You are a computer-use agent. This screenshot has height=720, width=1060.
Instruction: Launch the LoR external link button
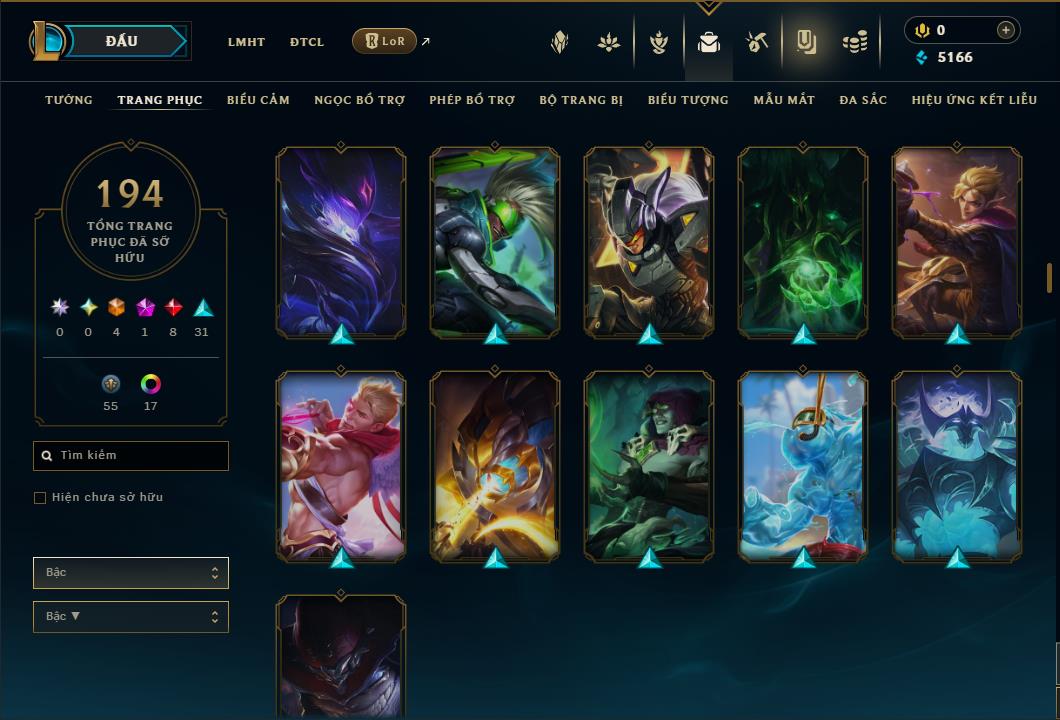pyautogui.click(x=385, y=41)
